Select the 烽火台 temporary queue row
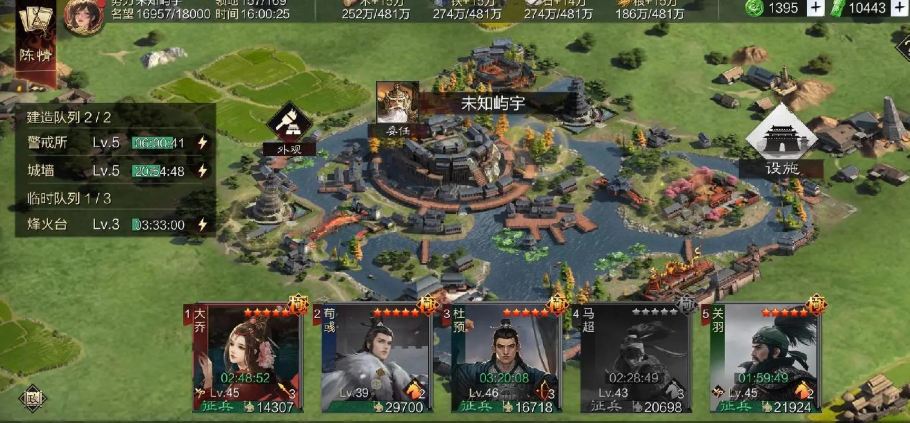 [110, 225]
